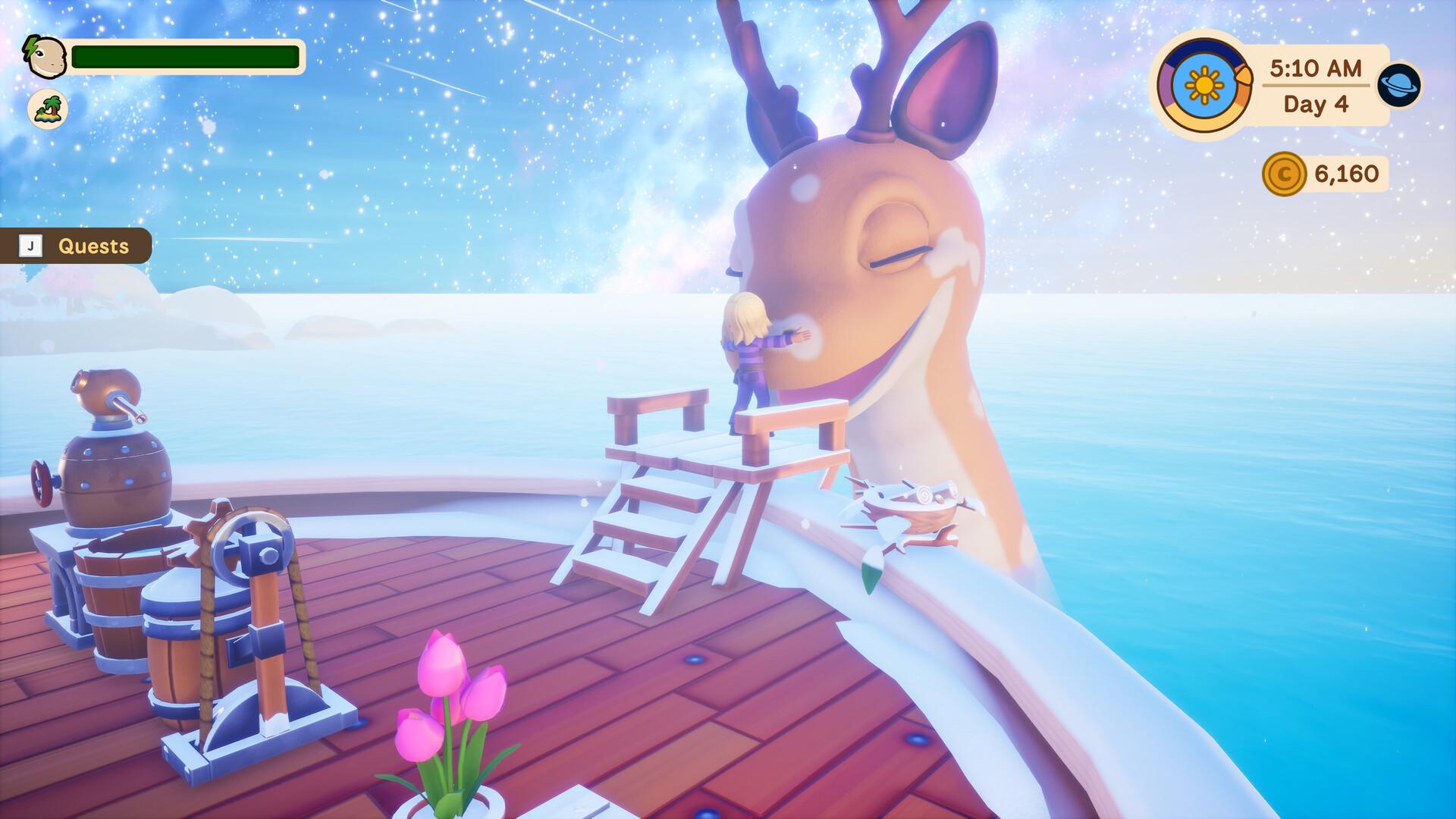Click the J key badge on the Quests bar
1456x819 pixels.
pyautogui.click(x=31, y=246)
